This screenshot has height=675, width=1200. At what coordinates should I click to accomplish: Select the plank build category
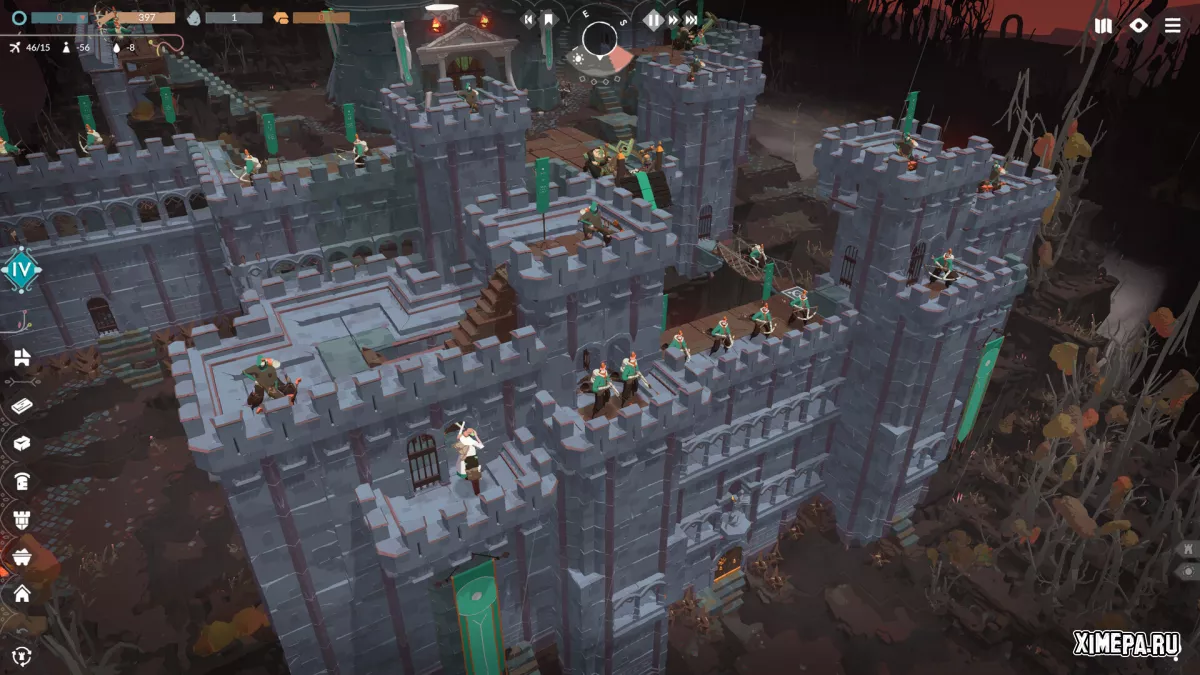[21, 405]
